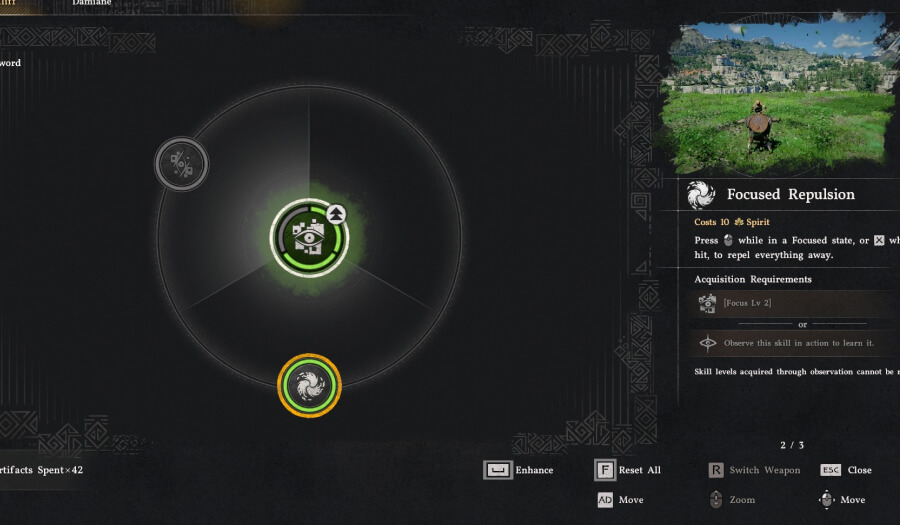Close the skill menu
This screenshot has width=900, height=525.
click(846, 470)
